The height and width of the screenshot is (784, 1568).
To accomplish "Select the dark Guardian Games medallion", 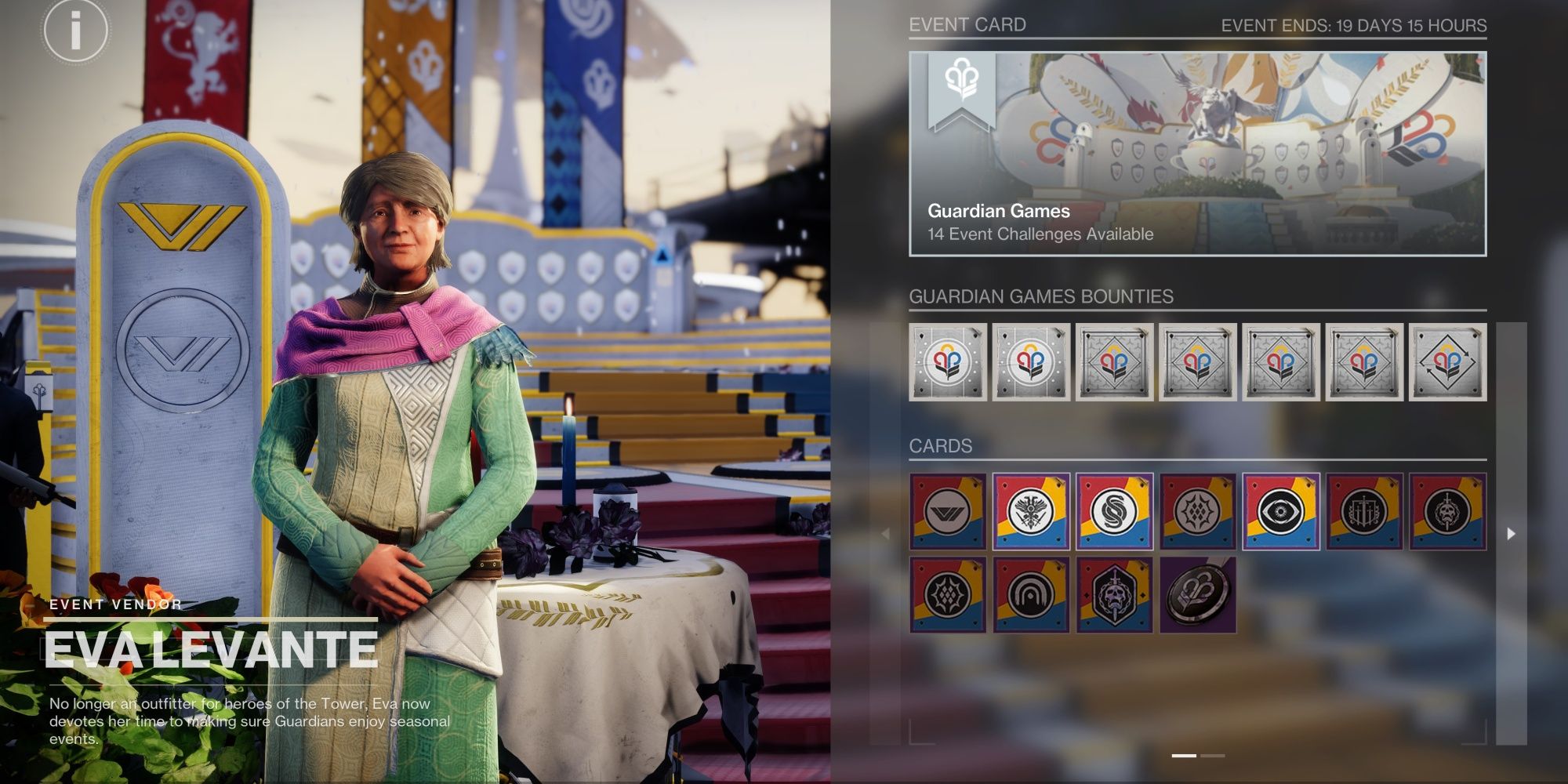I will coord(1197,595).
